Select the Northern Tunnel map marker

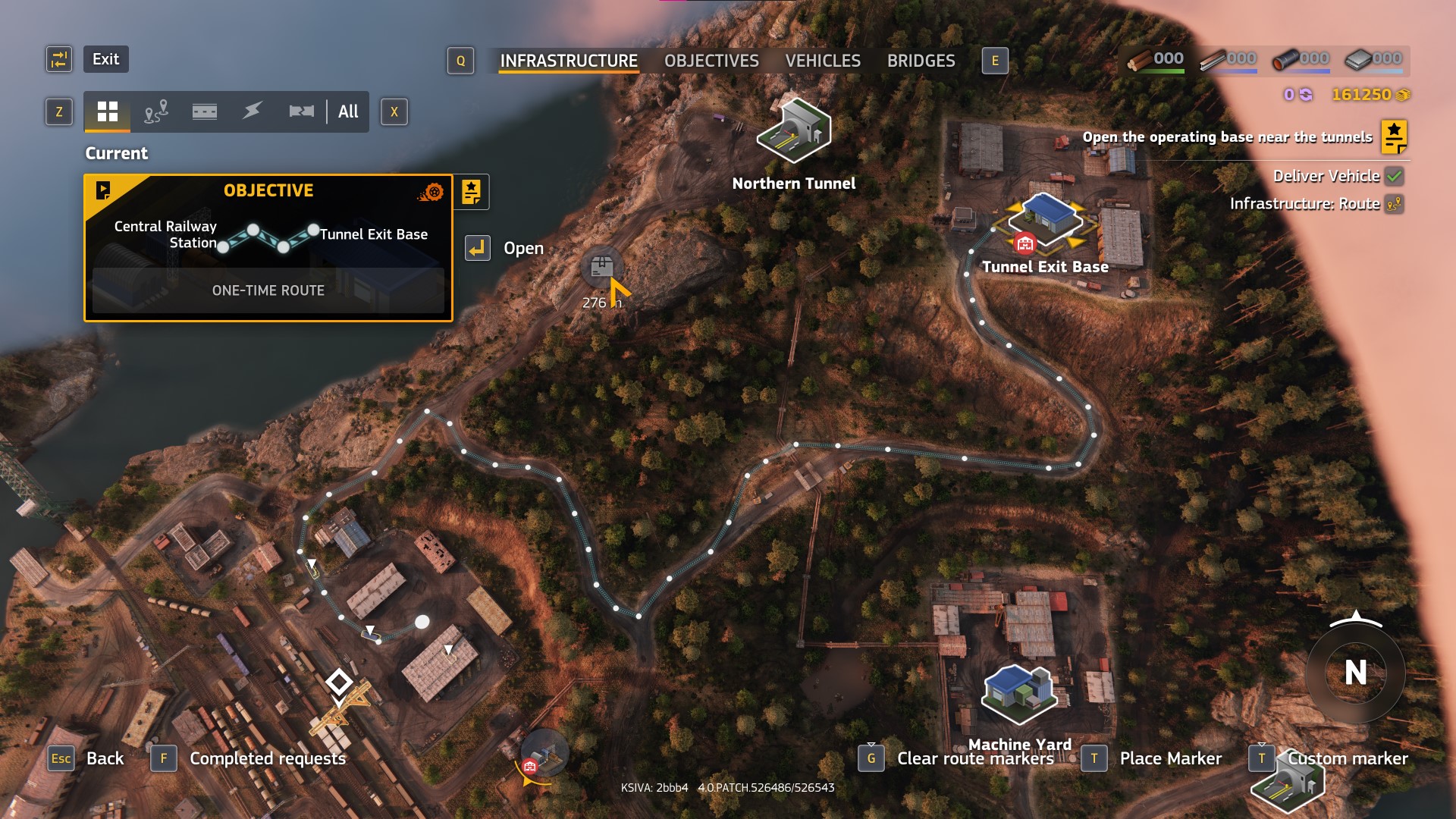[794, 131]
